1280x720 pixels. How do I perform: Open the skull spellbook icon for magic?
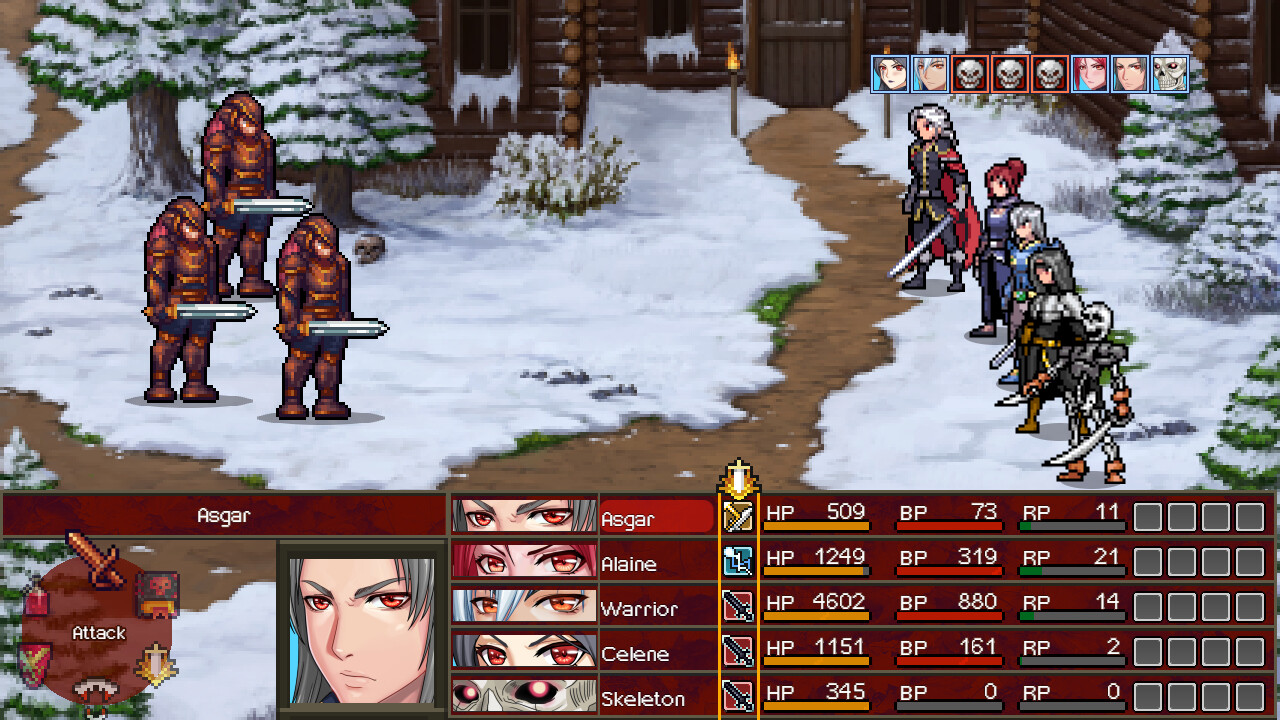(x=156, y=595)
